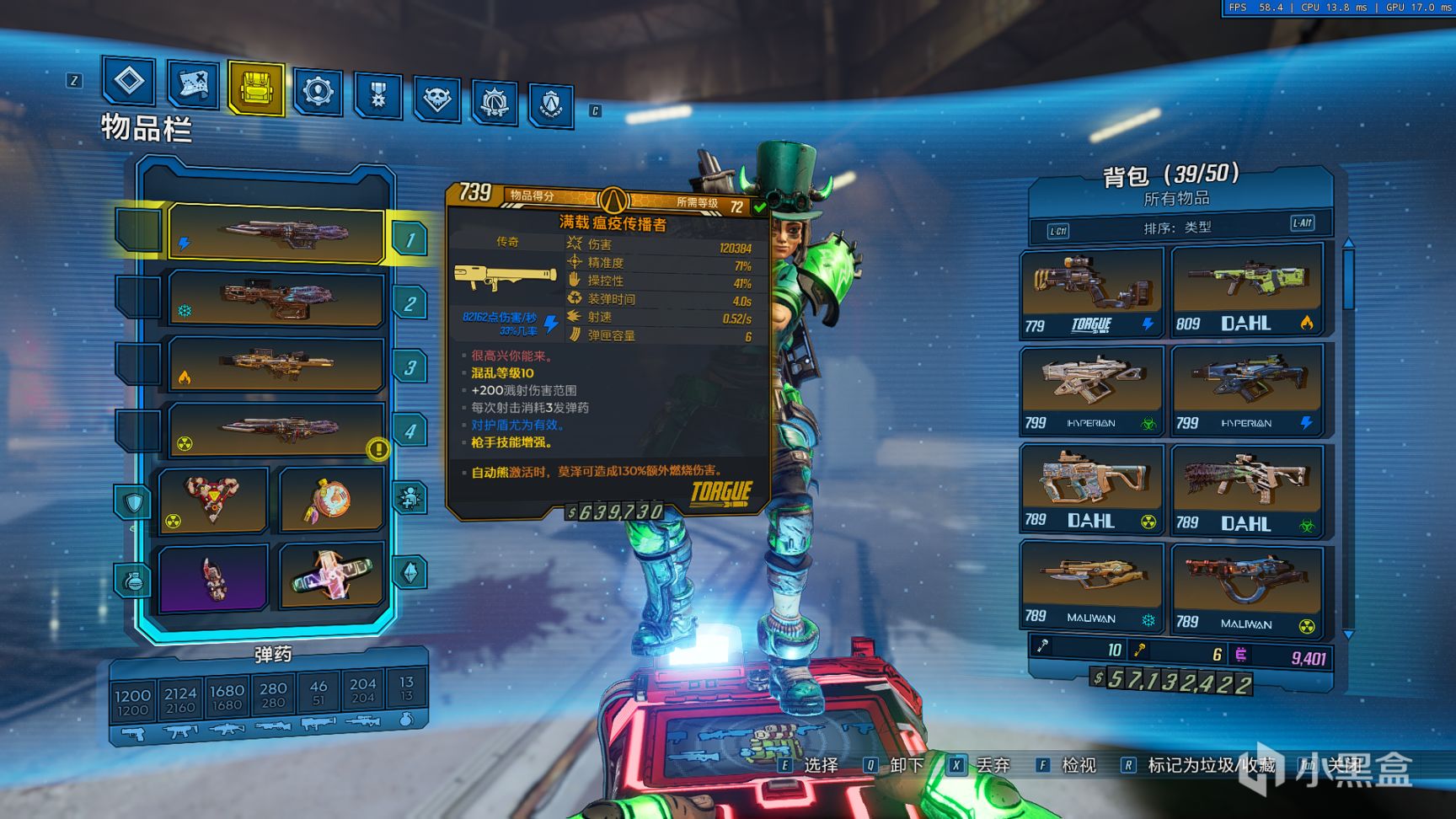
Task: Open the map tab
Action: [x=193, y=83]
